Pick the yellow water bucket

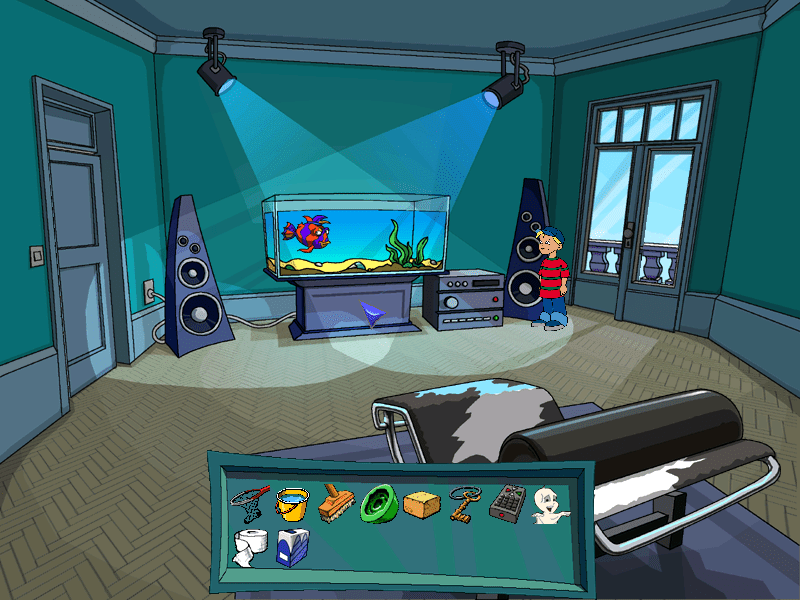tap(292, 502)
